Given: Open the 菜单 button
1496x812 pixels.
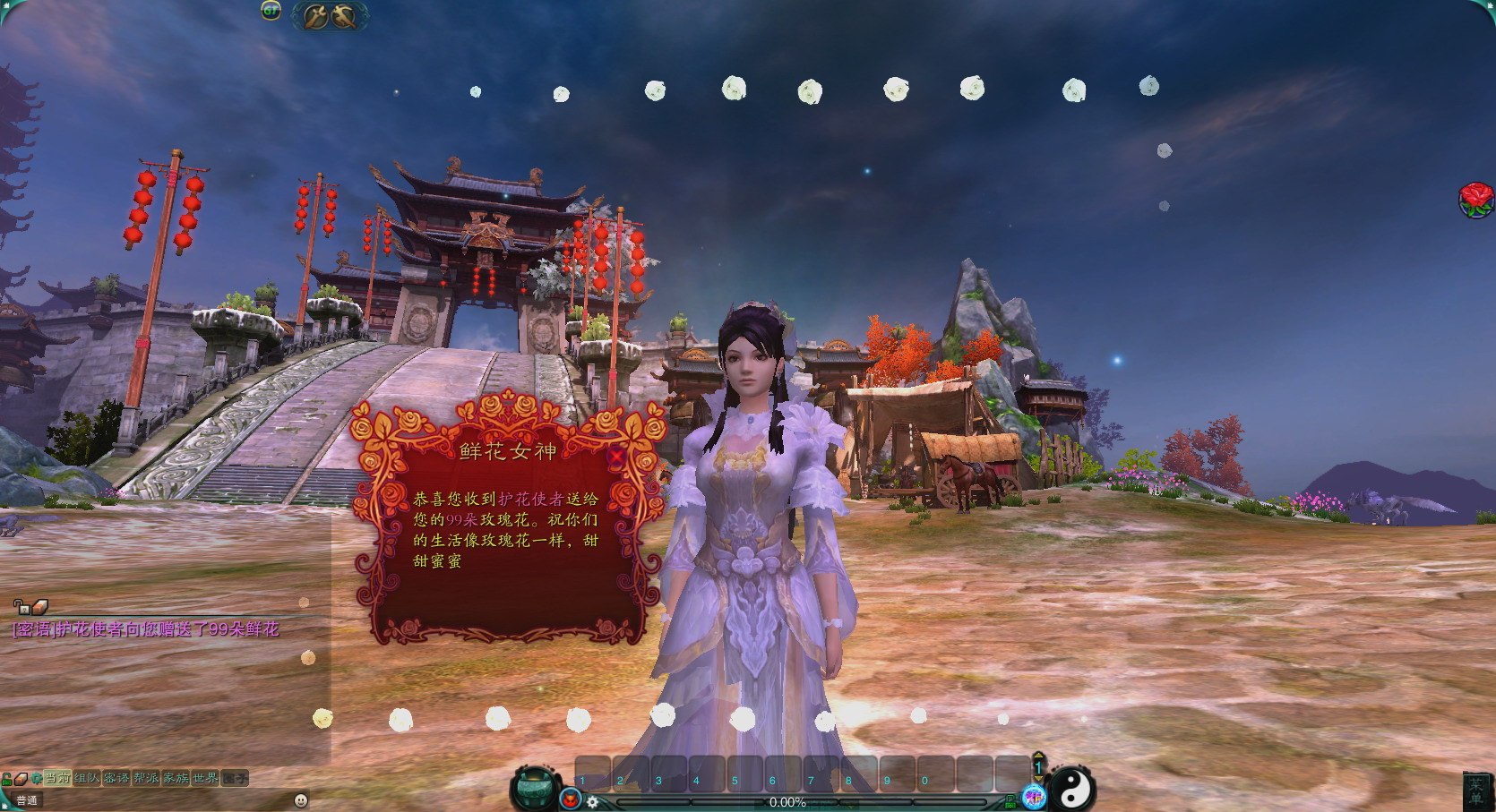Looking at the screenshot, I should point(1475,791).
